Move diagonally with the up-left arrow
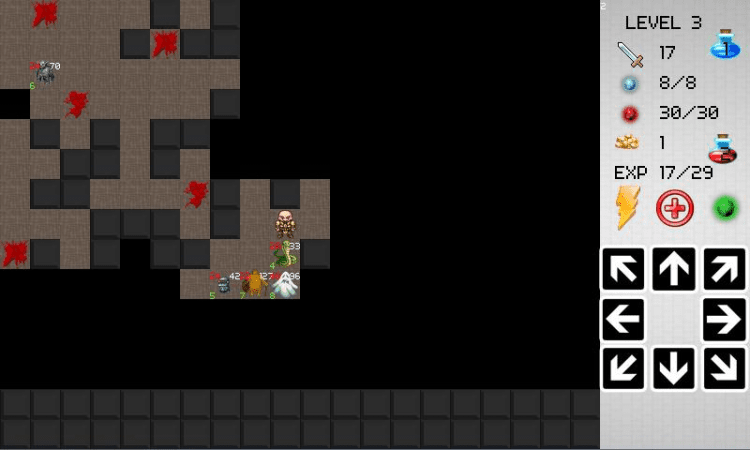 click(623, 269)
